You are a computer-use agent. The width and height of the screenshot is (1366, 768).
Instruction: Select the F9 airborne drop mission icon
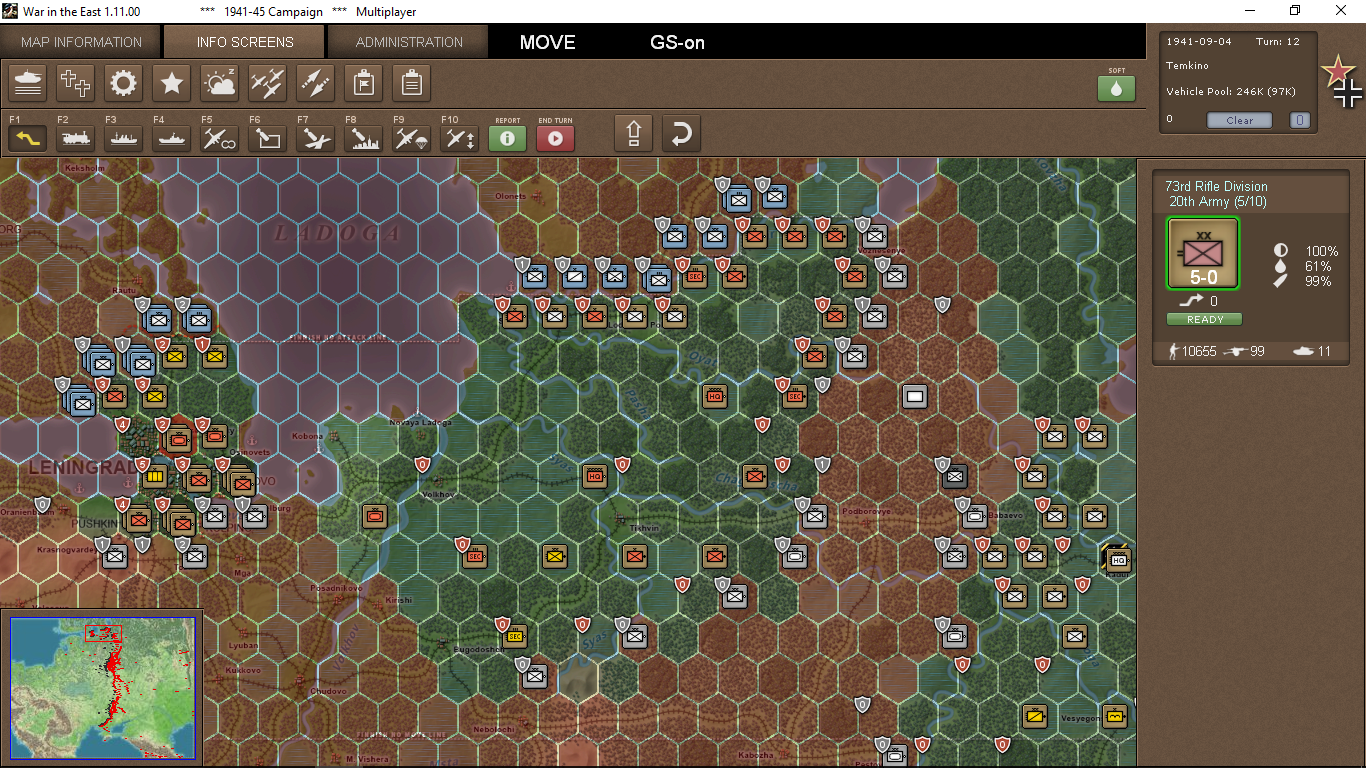[x=411, y=138]
